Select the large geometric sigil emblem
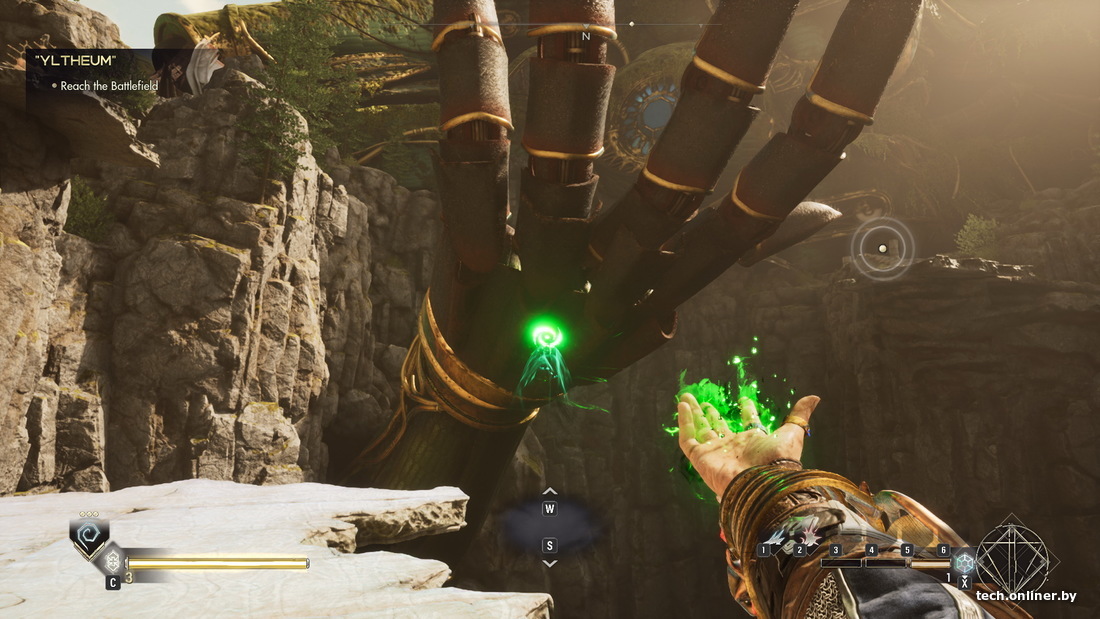This screenshot has width=1100, height=619. [1012, 556]
